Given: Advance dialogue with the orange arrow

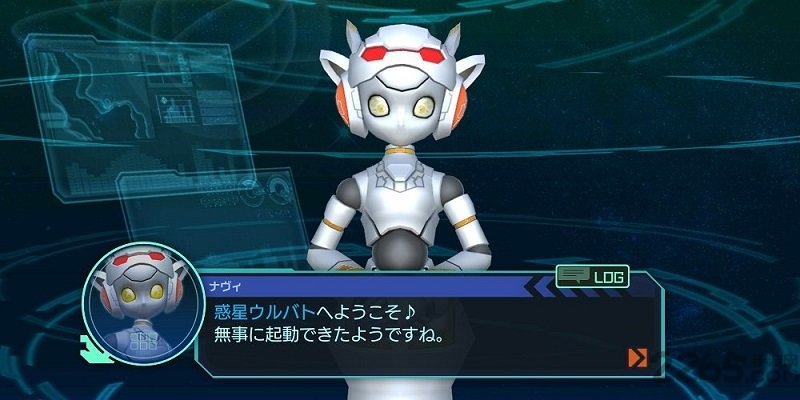Looking at the screenshot, I should pos(637,357).
